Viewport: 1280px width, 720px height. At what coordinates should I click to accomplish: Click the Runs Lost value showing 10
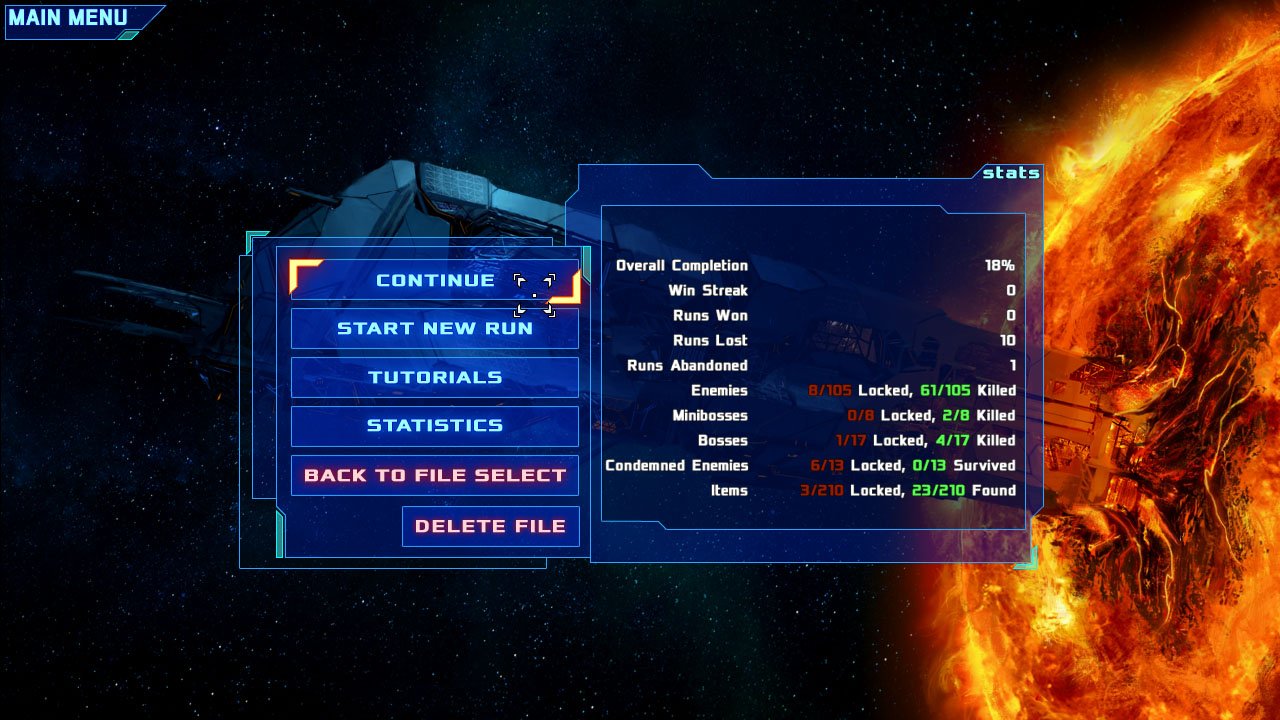coord(1008,341)
